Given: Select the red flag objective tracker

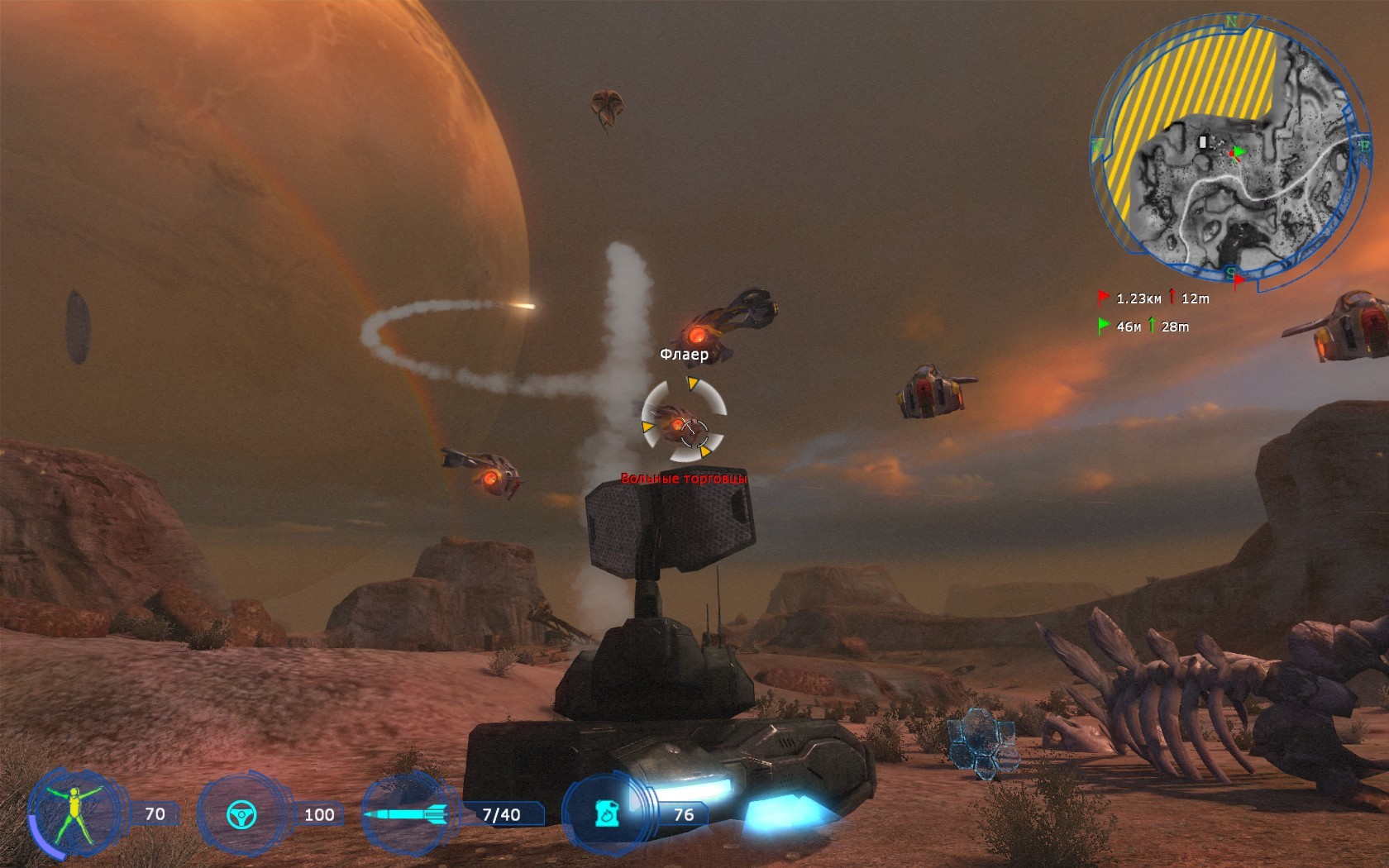Looking at the screenshot, I should [1104, 298].
